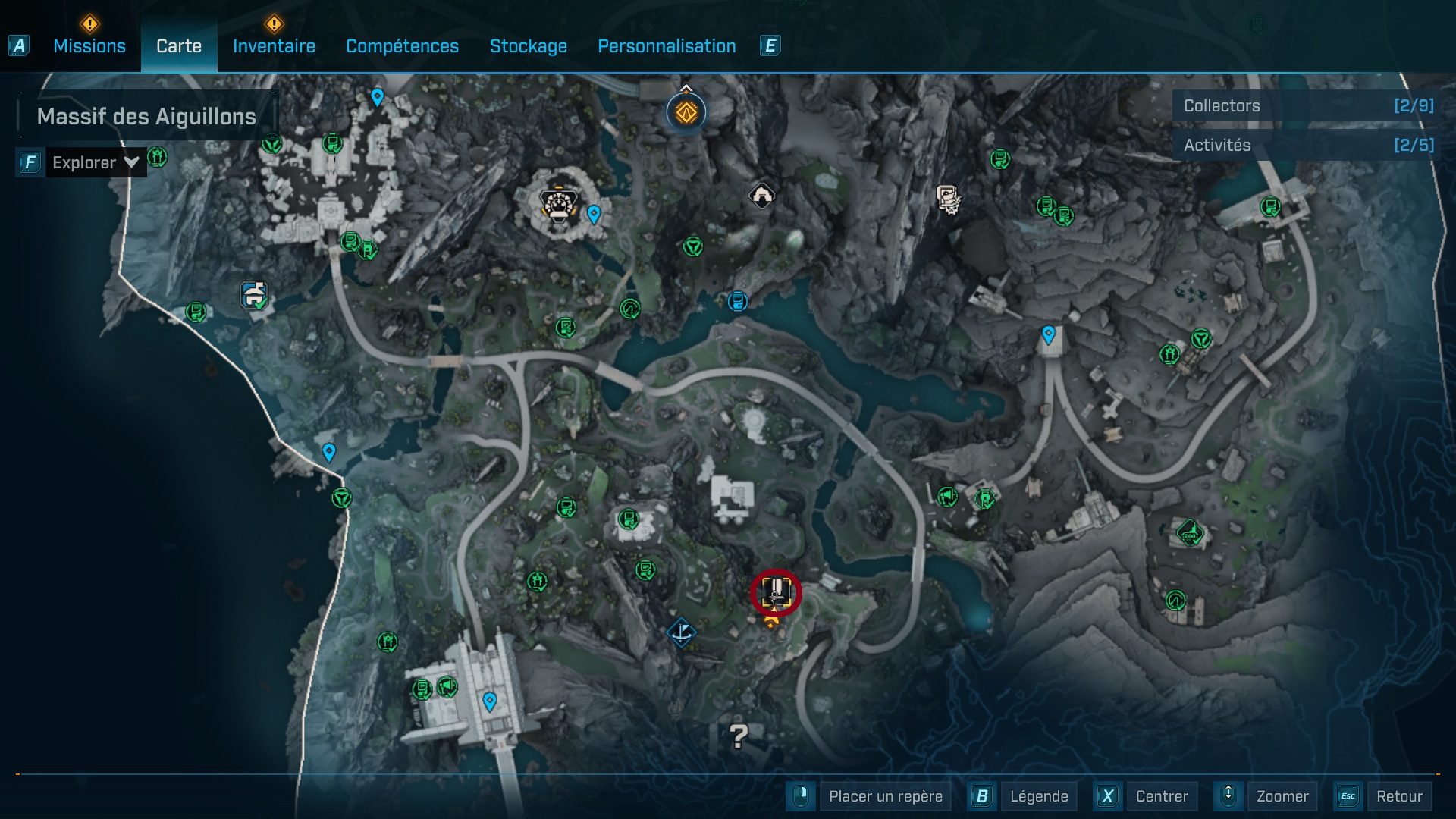Select the Placer un repère option
Screen dimensions: 1456x819
[x=885, y=796]
